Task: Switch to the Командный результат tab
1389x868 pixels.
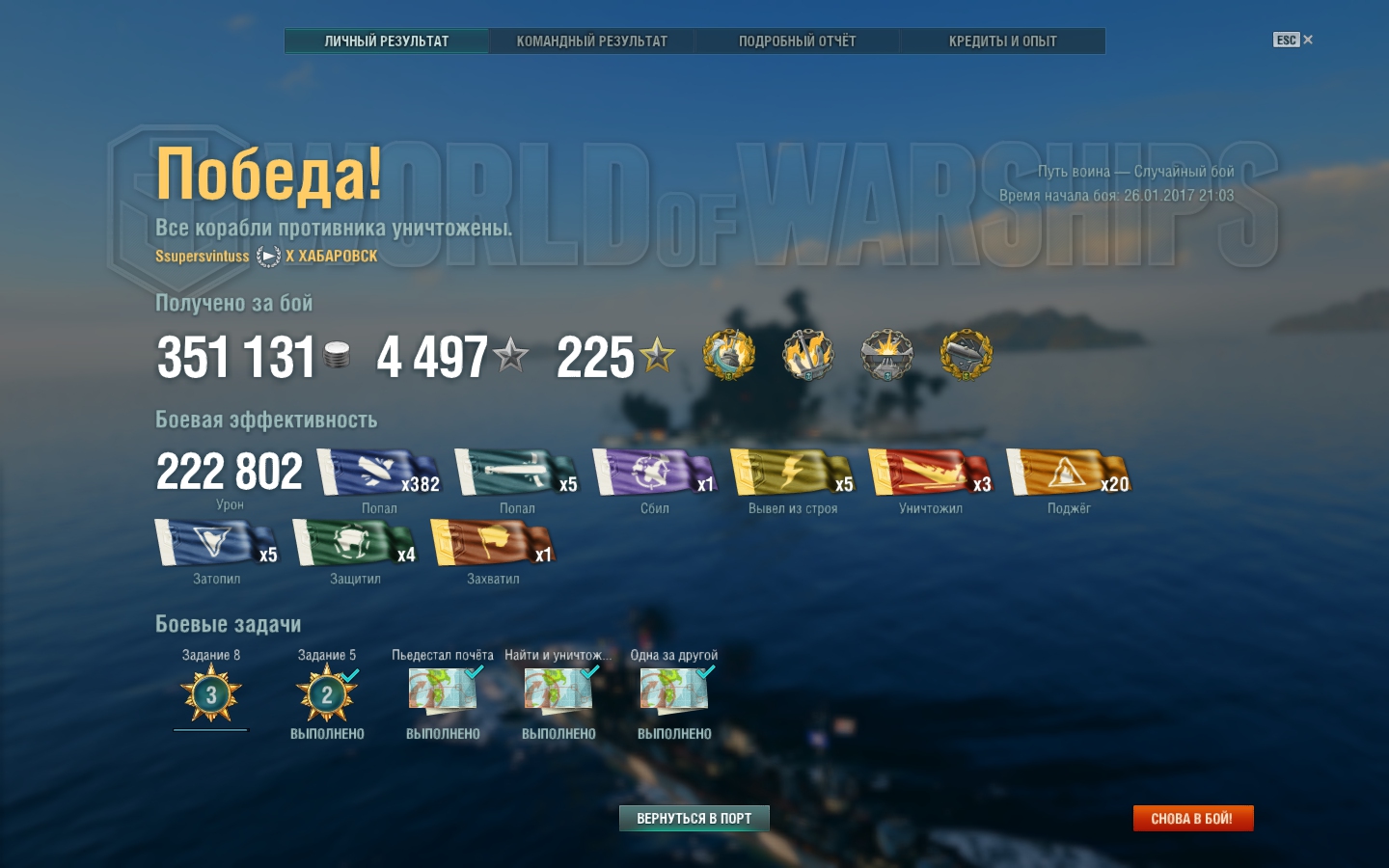Action: click(x=591, y=41)
